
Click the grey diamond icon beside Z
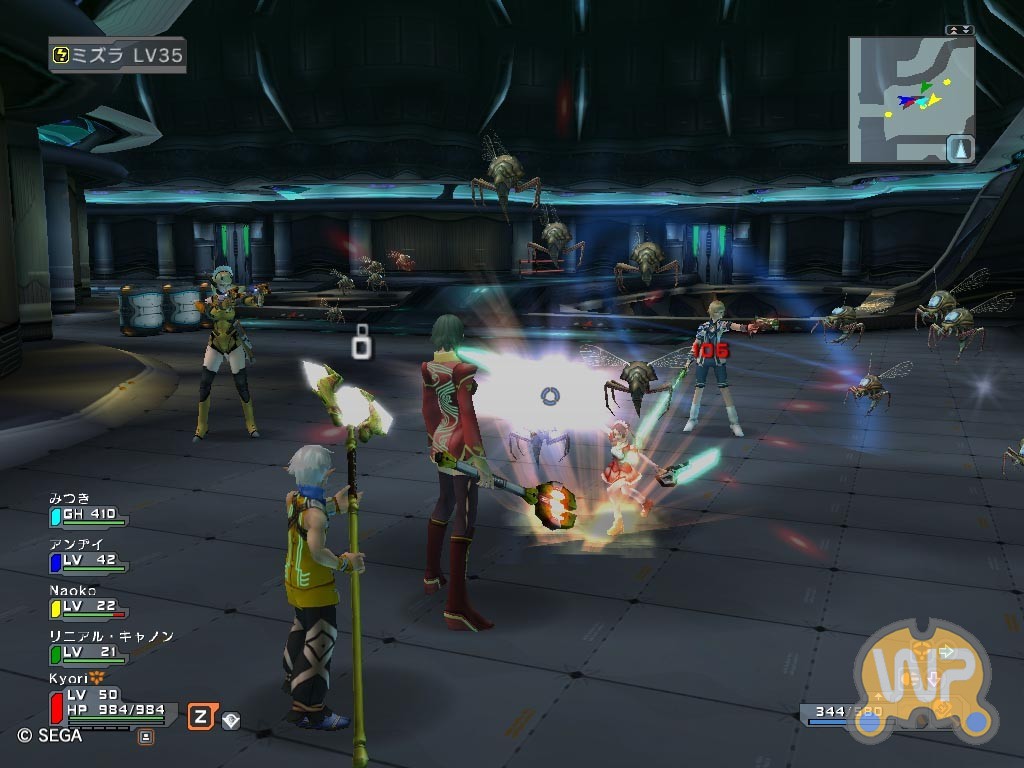(x=231, y=719)
